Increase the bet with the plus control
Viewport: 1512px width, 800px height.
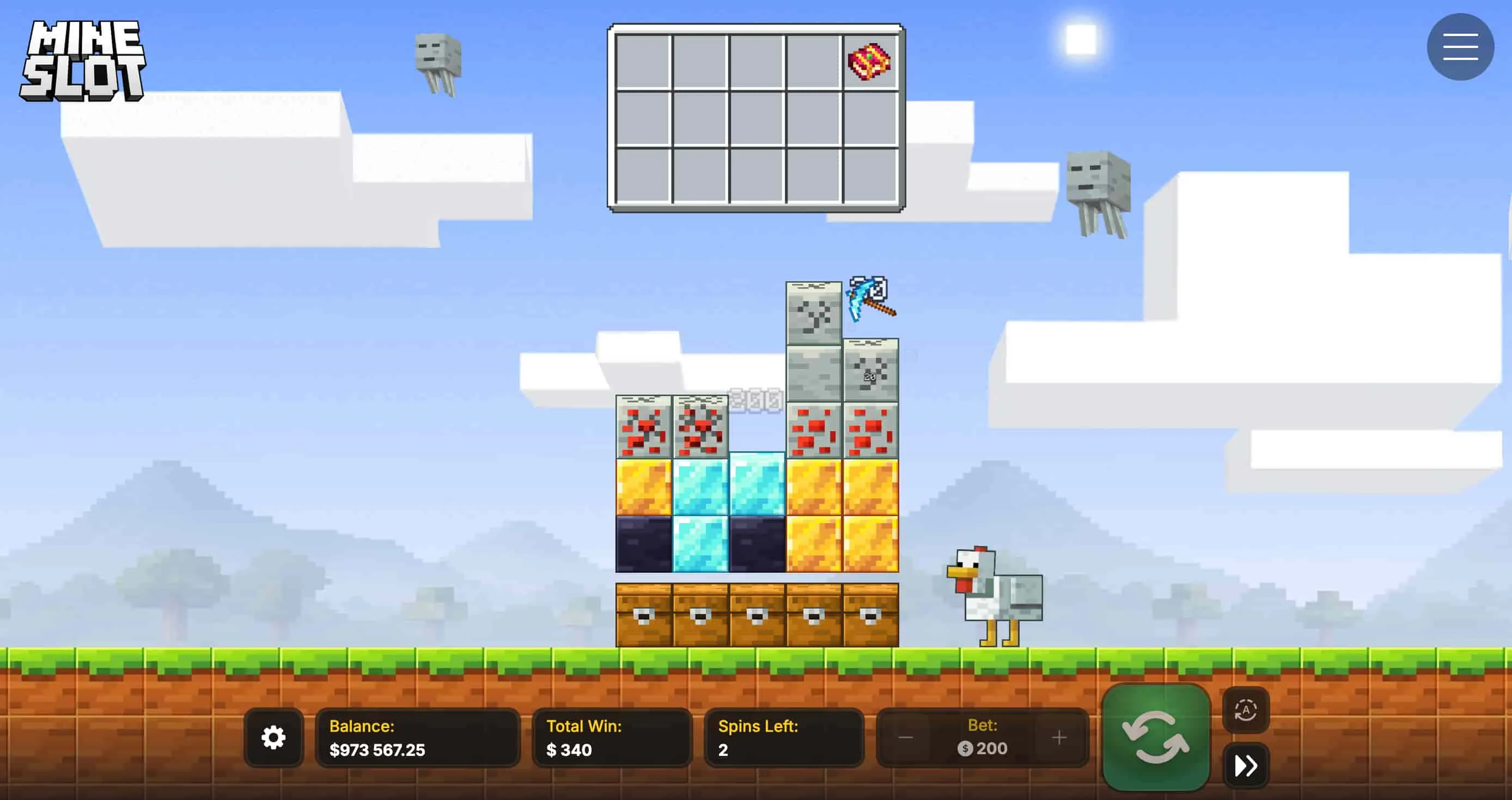[x=1059, y=737]
